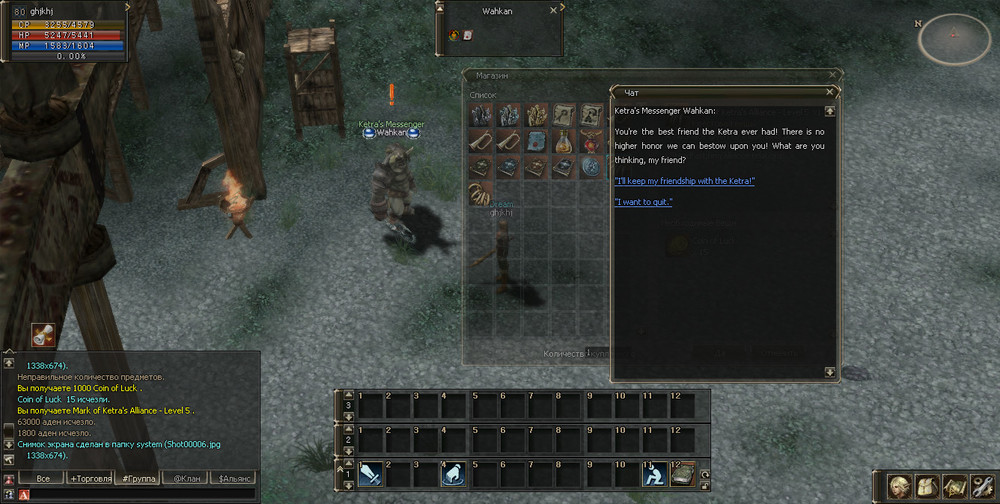
Task: Choose "I'll keep my friendship with the Ketra!"
Action: [x=685, y=181]
